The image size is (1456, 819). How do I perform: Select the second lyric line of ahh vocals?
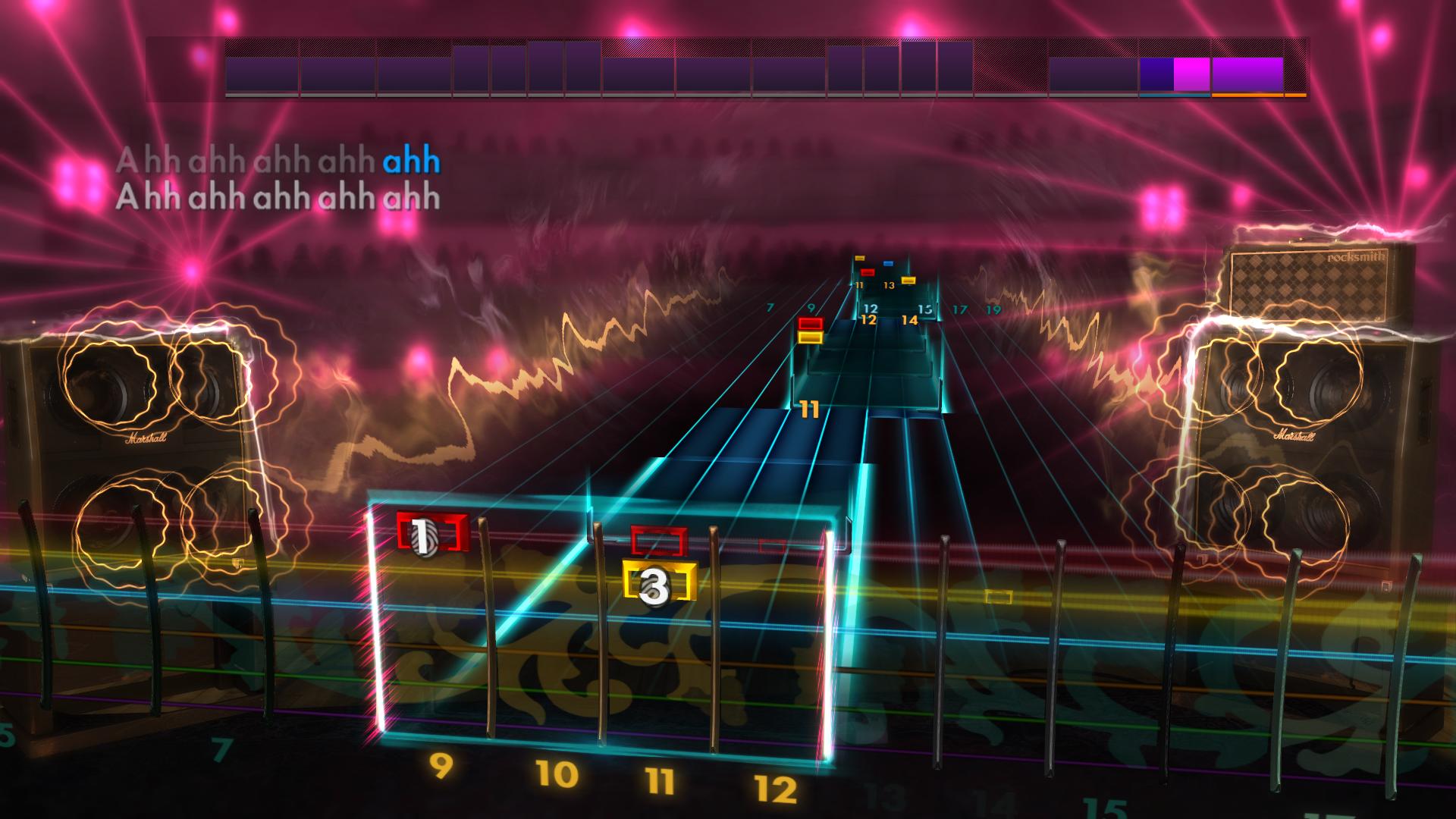tap(281, 199)
